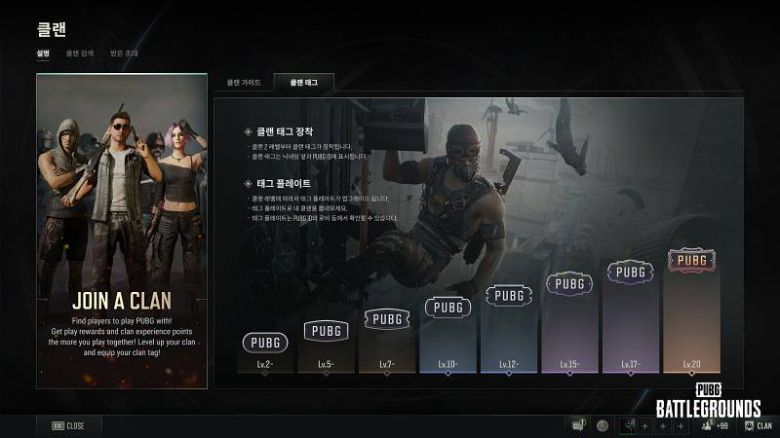View the Lv.12 PUBG tag plate
This screenshot has height=438, width=780.
509,295
